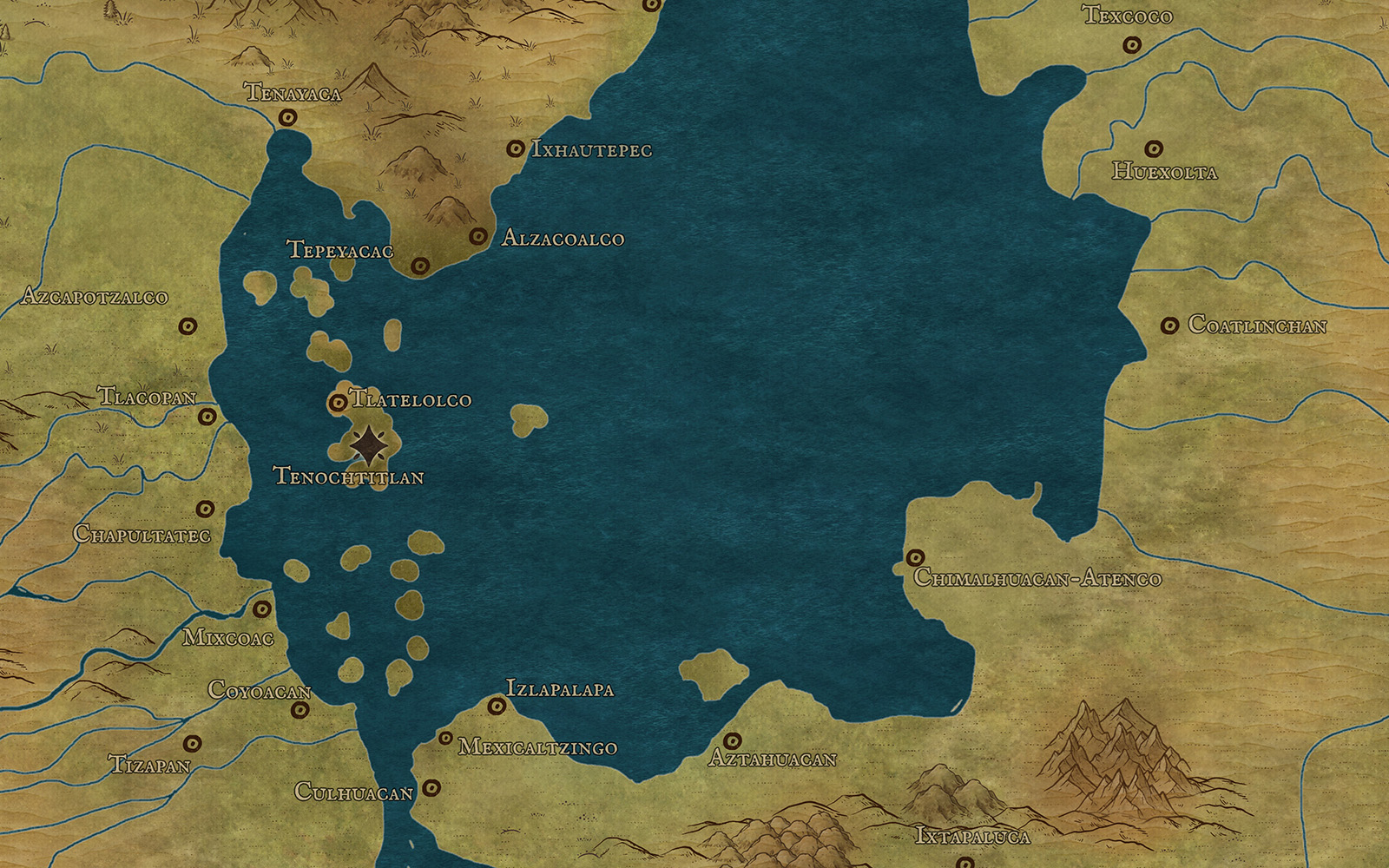Click the Chimalhuacan-Atenco city marker
Image resolution: width=1389 pixels, height=868 pixels.
pyautogui.click(x=915, y=556)
